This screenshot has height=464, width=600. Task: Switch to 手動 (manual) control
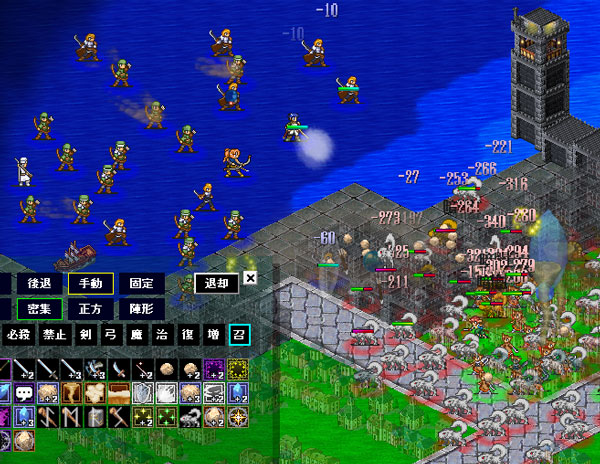click(x=91, y=284)
